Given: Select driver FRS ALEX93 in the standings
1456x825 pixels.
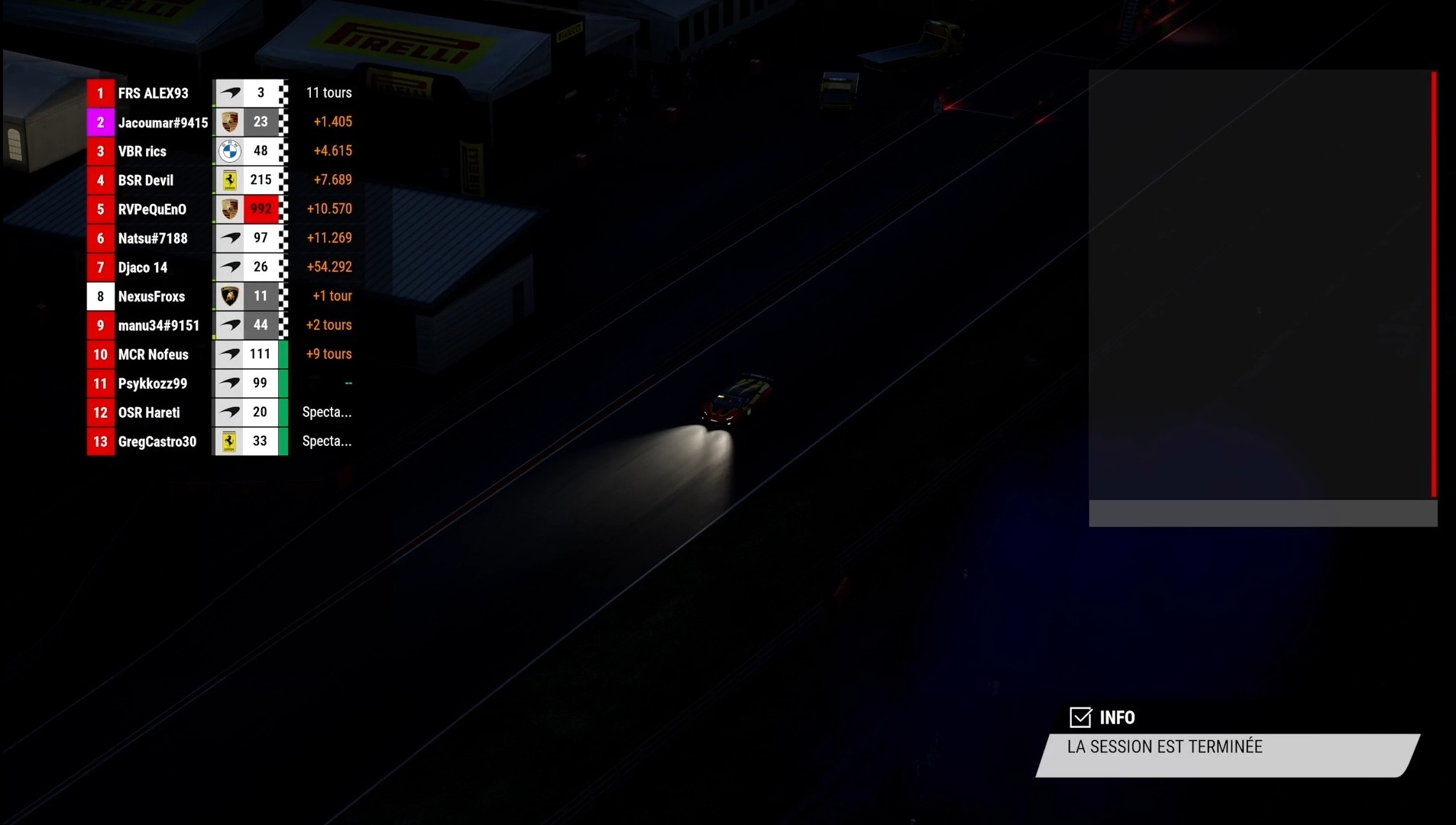Looking at the screenshot, I should [153, 93].
